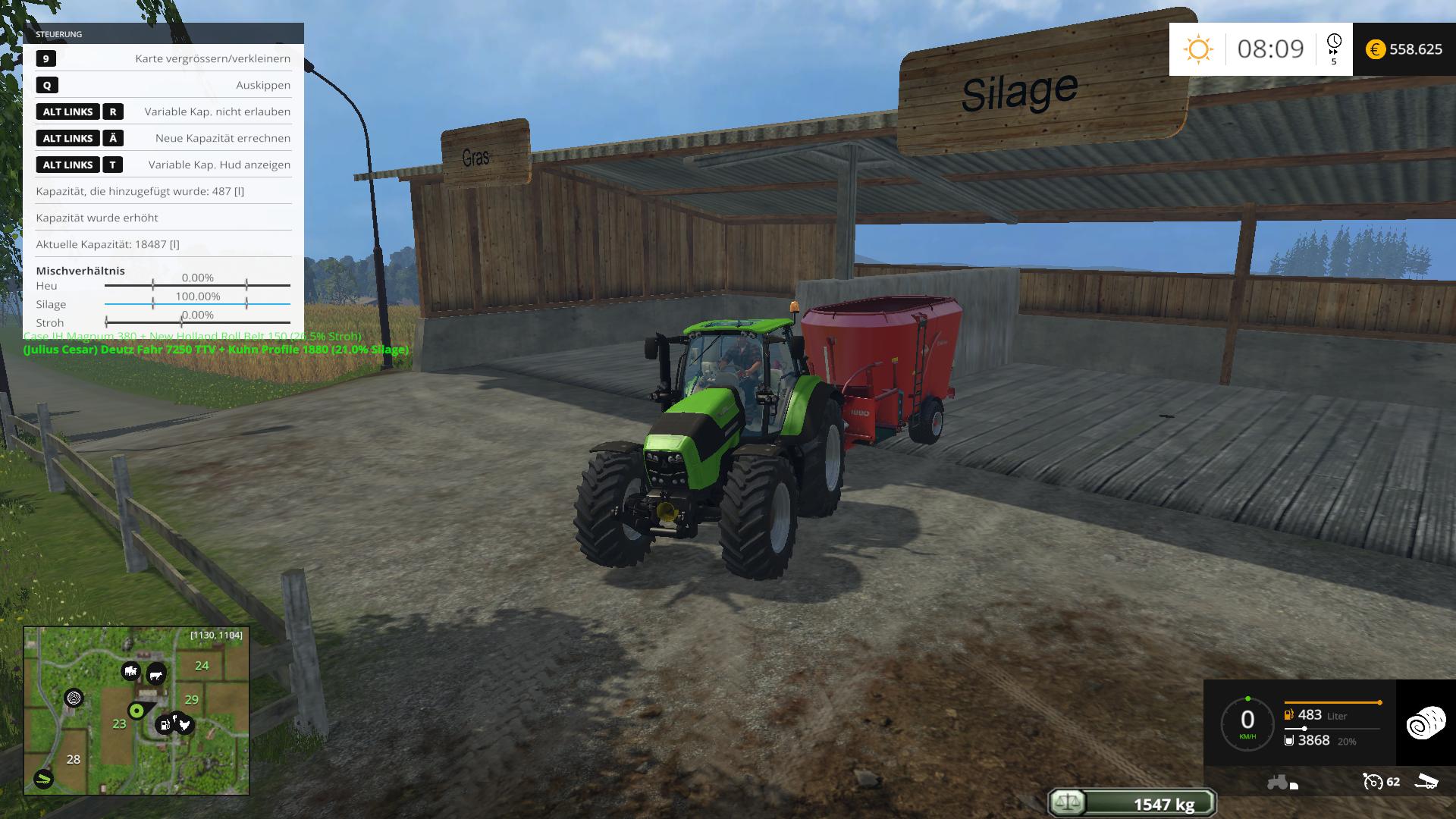Open the minimap

click(x=136, y=711)
